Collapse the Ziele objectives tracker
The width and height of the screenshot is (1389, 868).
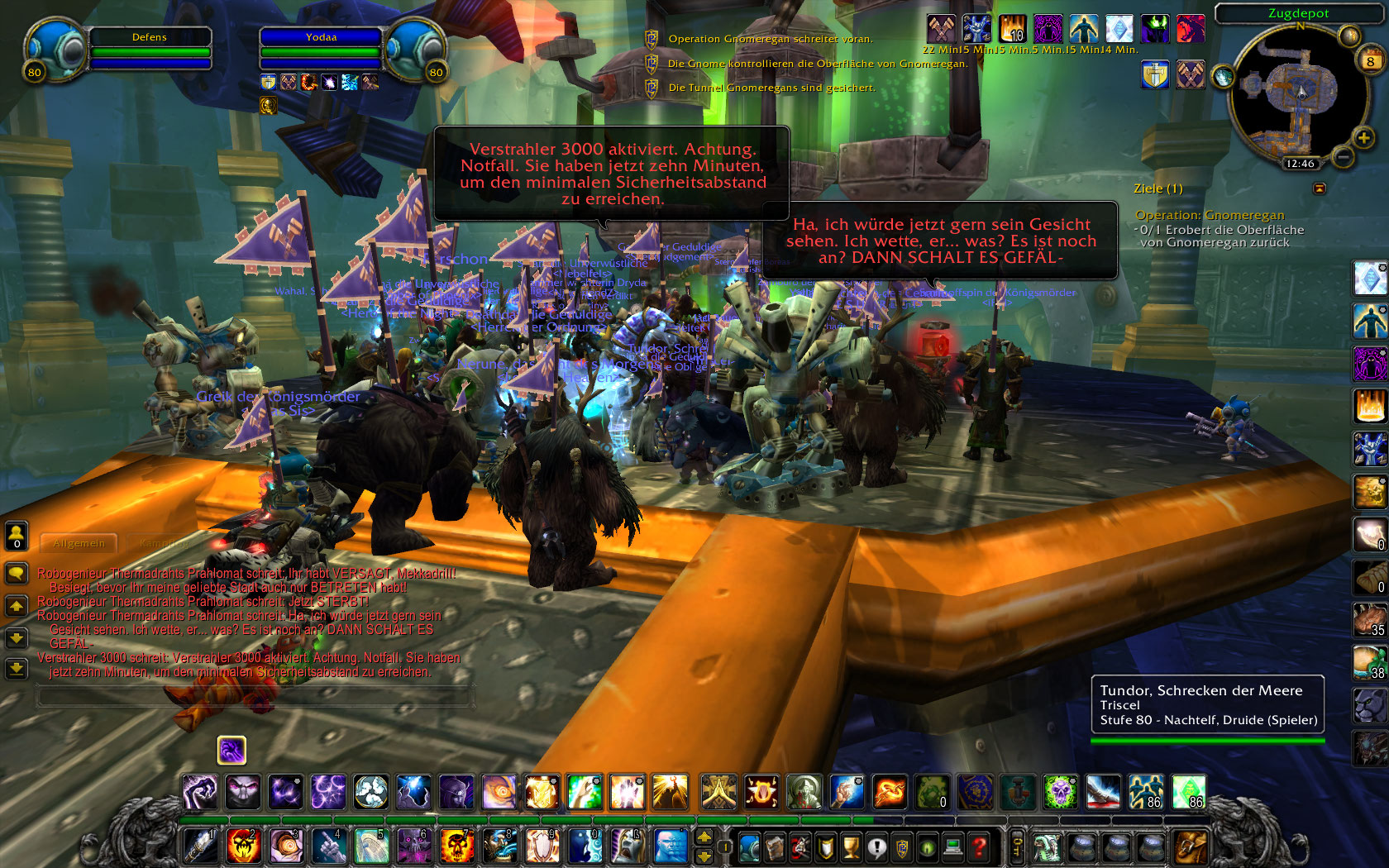1320,188
